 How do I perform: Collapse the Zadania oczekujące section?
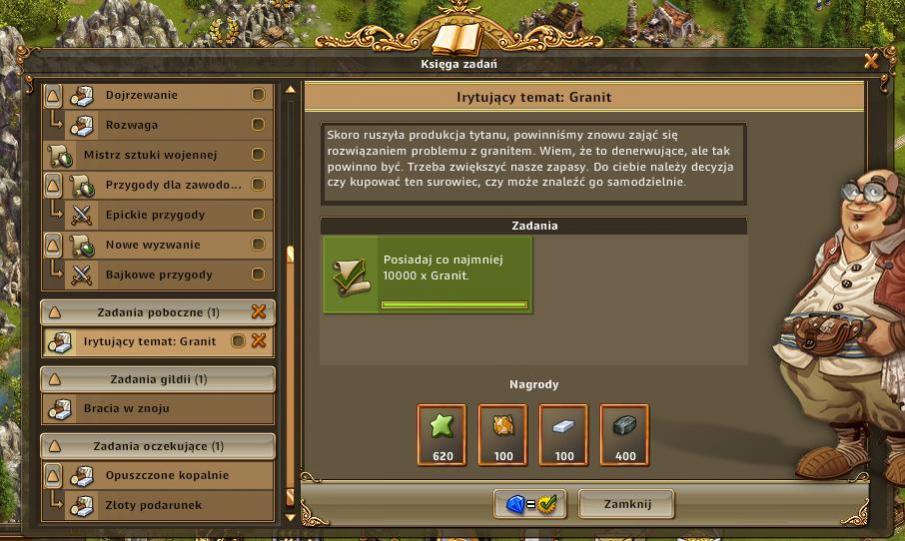53,446
